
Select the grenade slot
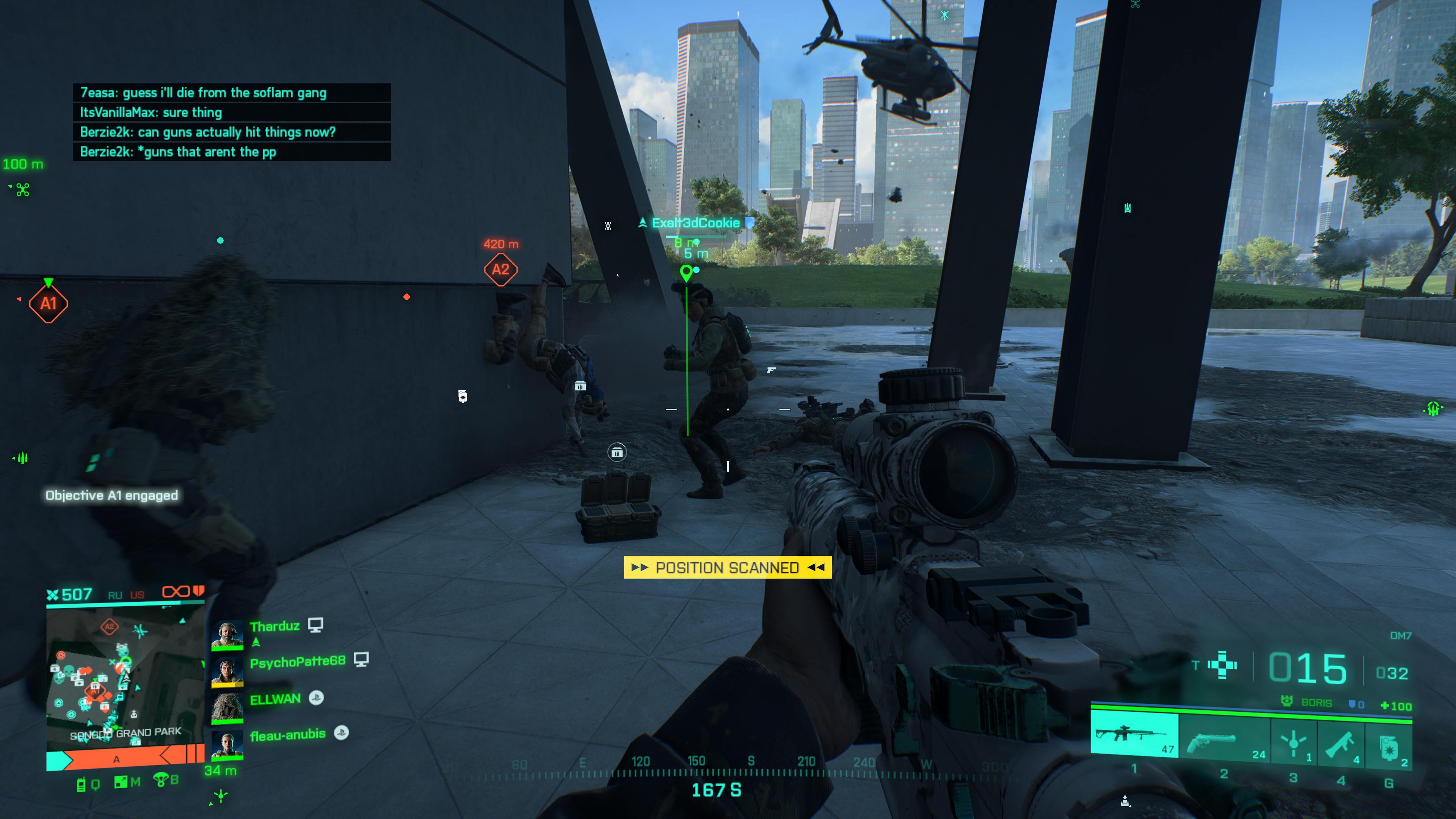tap(1388, 745)
